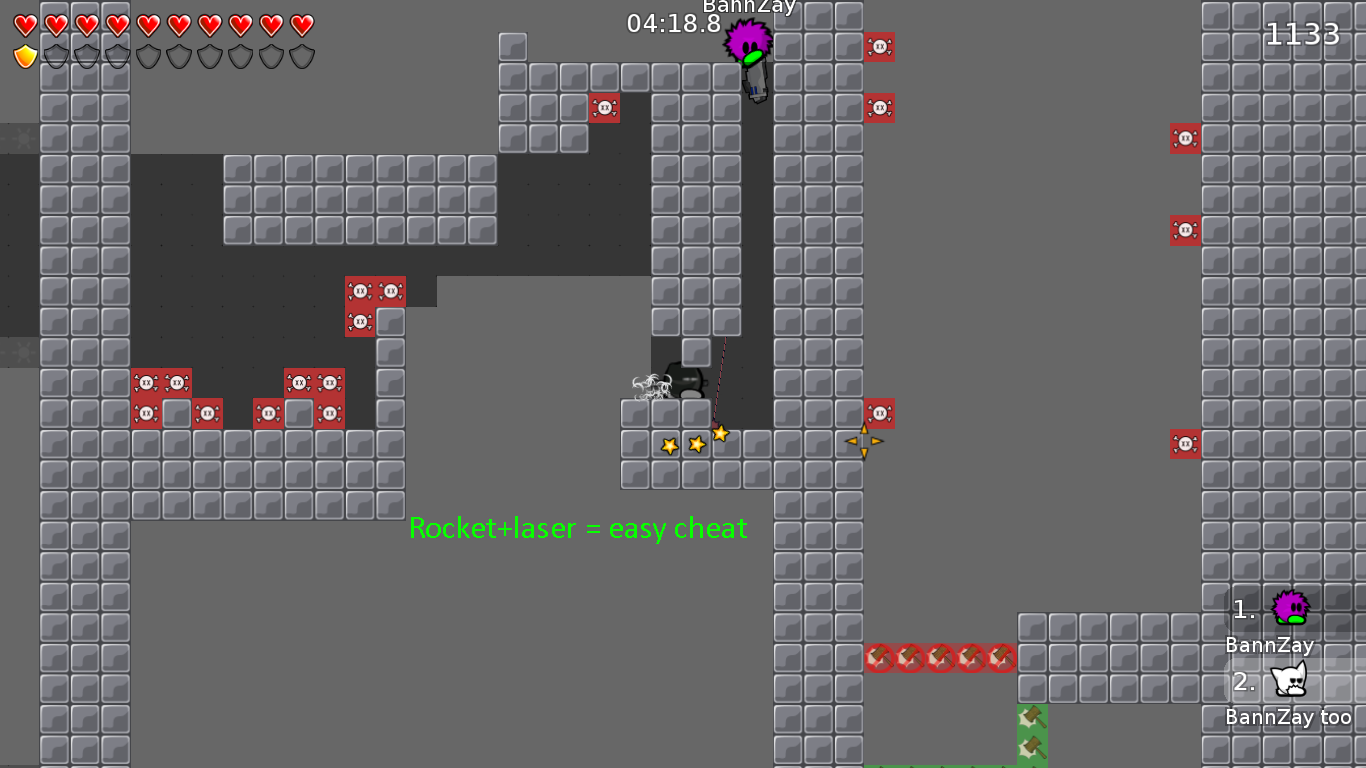Select the purple BannZay character at the top

coord(749,42)
